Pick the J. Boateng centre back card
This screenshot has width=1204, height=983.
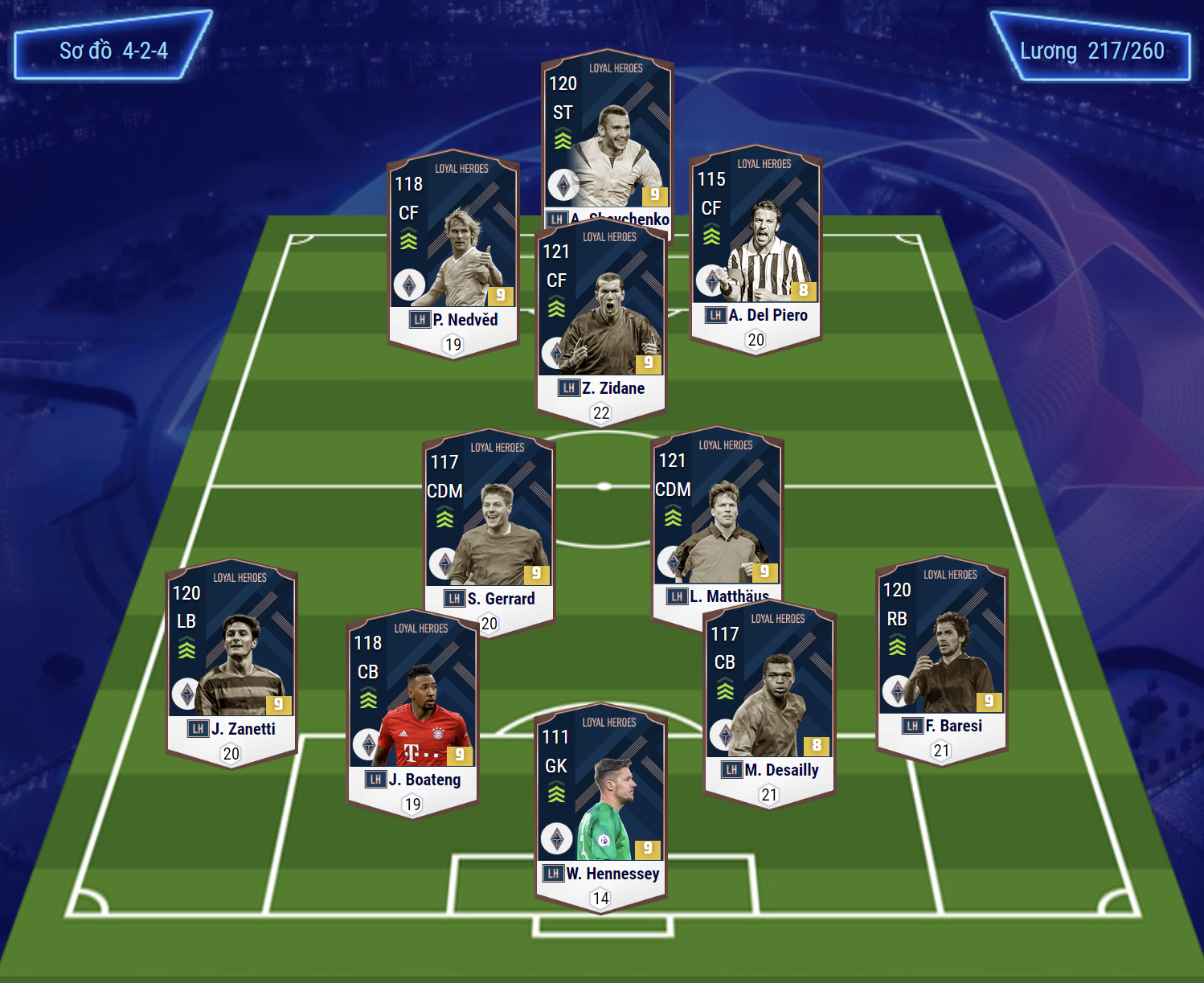click(412, 711)
